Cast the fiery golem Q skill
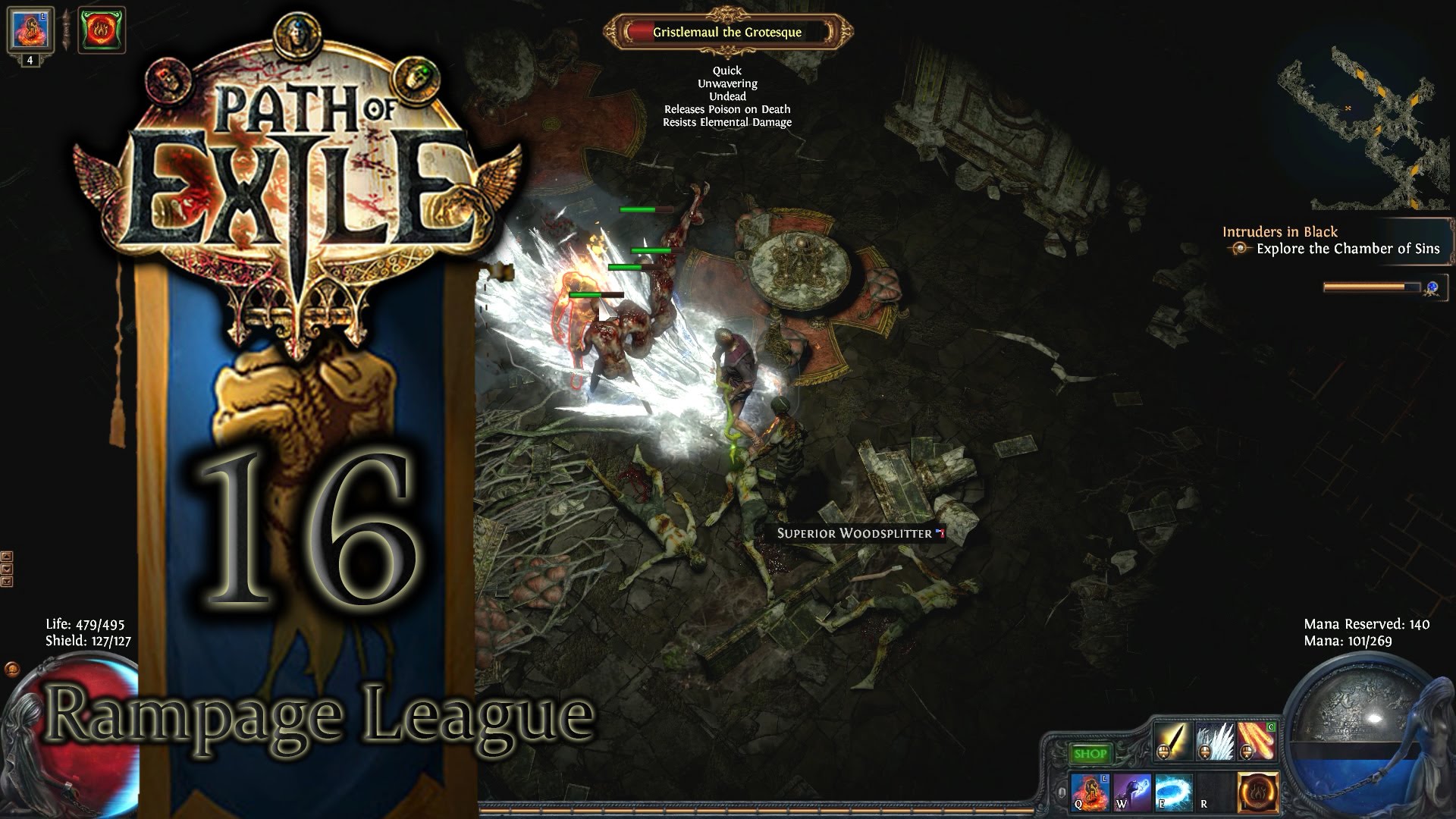 coord(1090,792)
